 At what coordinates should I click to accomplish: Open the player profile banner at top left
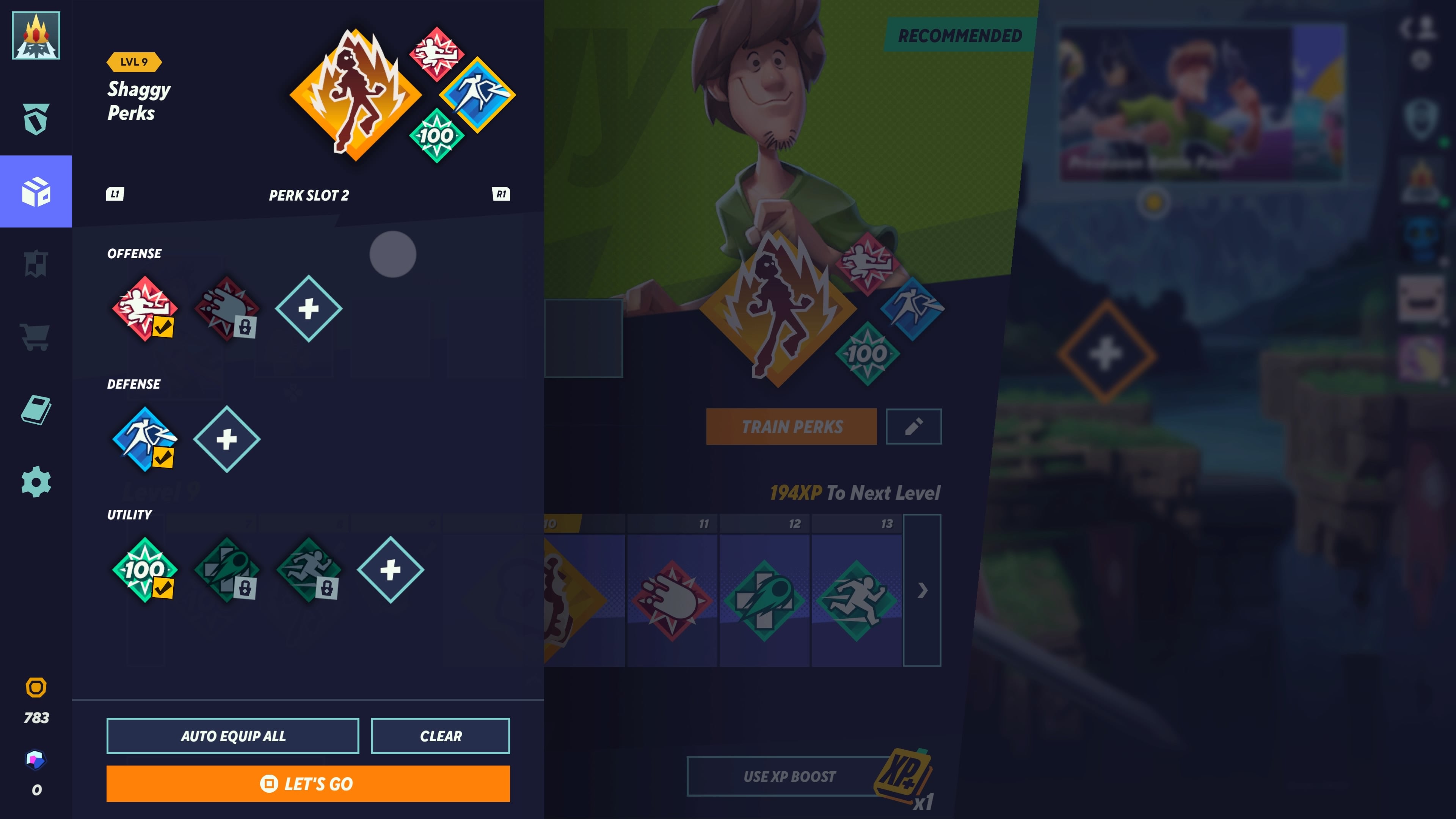coord(36,35)
